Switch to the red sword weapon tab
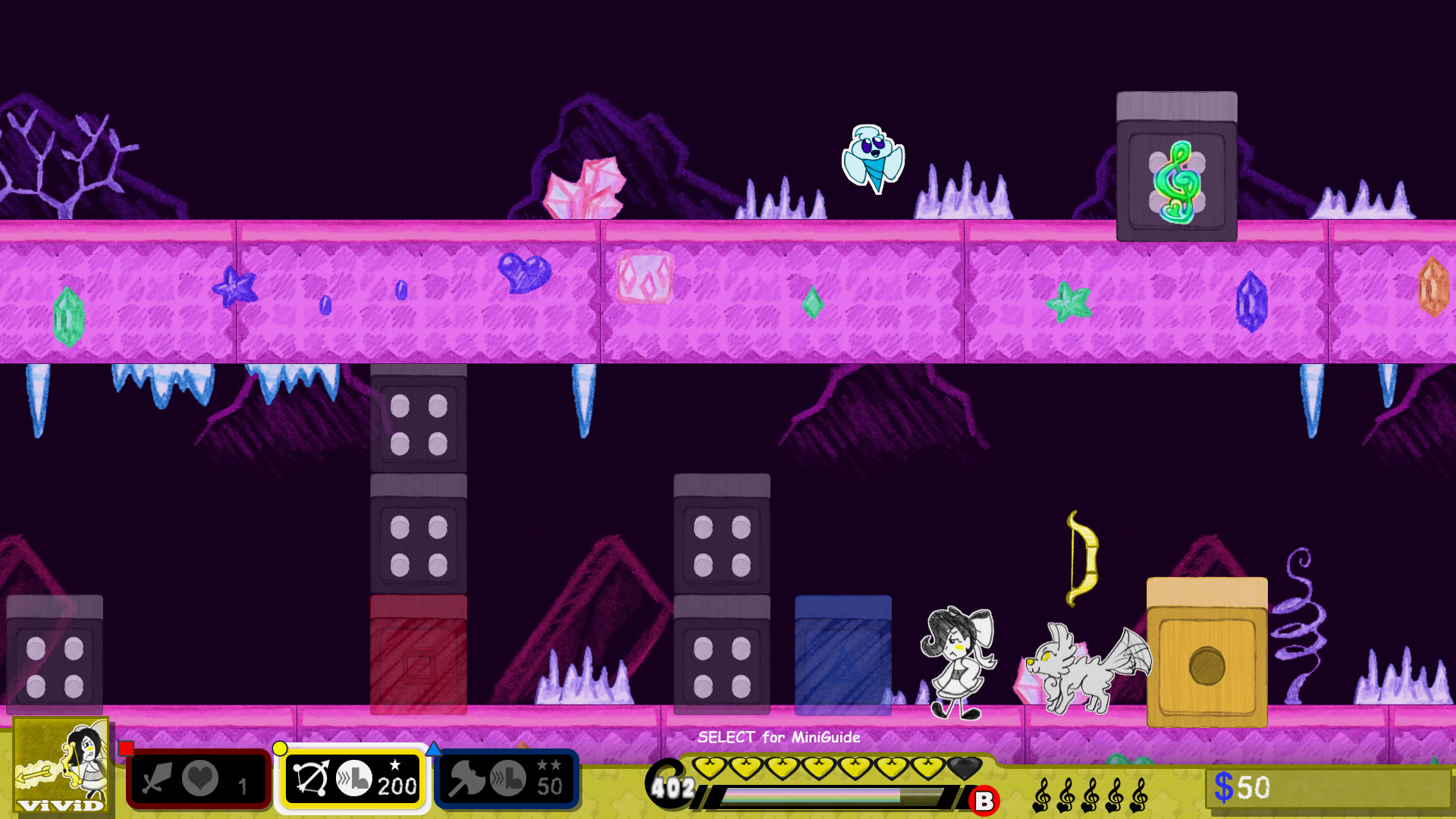 pyautogui.click(x=199, y=780)
